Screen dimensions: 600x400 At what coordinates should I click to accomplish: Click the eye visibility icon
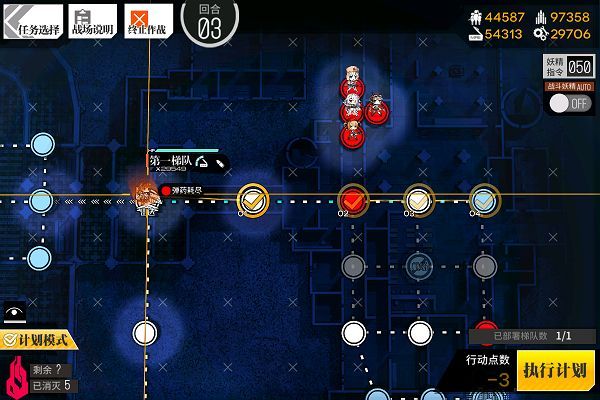tap(14, 312)
